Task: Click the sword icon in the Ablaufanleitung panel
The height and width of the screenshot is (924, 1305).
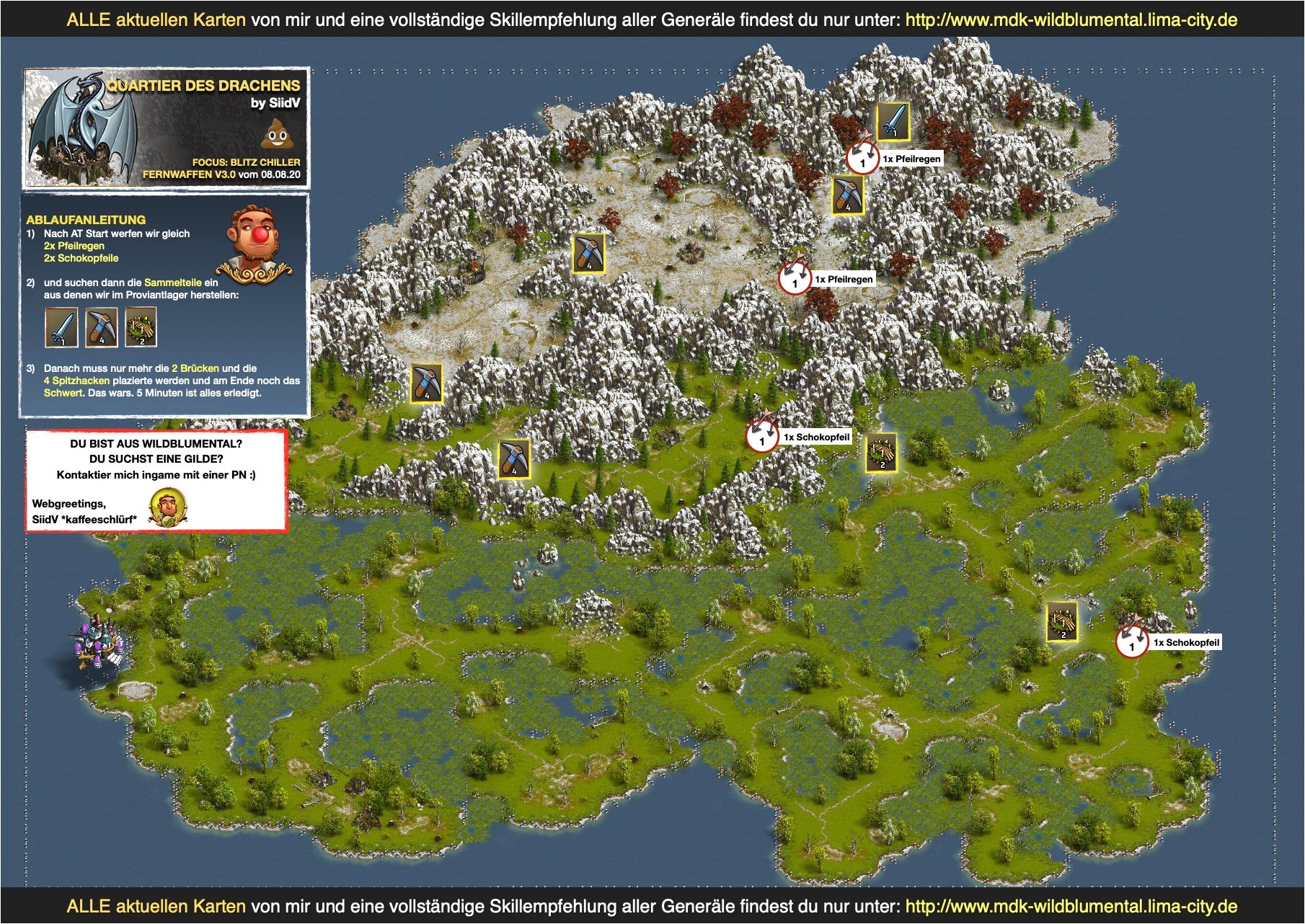Action: tap(61, 327)
